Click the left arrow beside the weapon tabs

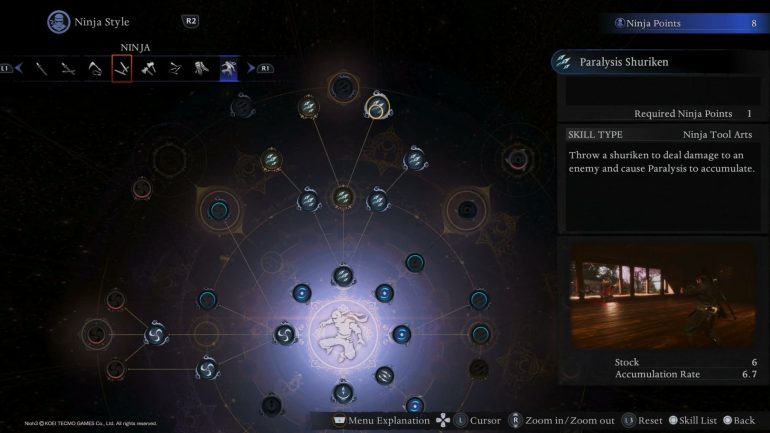(18, 68)
